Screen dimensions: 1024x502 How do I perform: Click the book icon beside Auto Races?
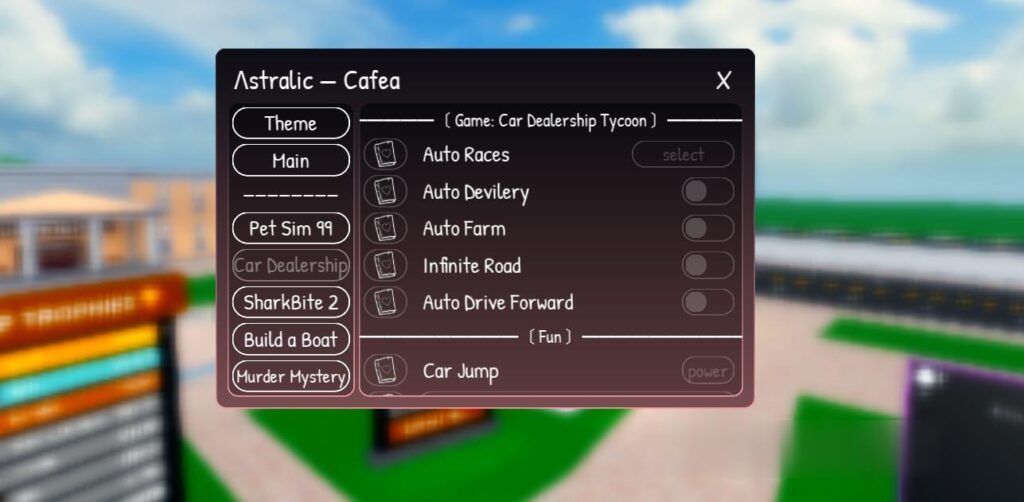[x=385, y=155]
